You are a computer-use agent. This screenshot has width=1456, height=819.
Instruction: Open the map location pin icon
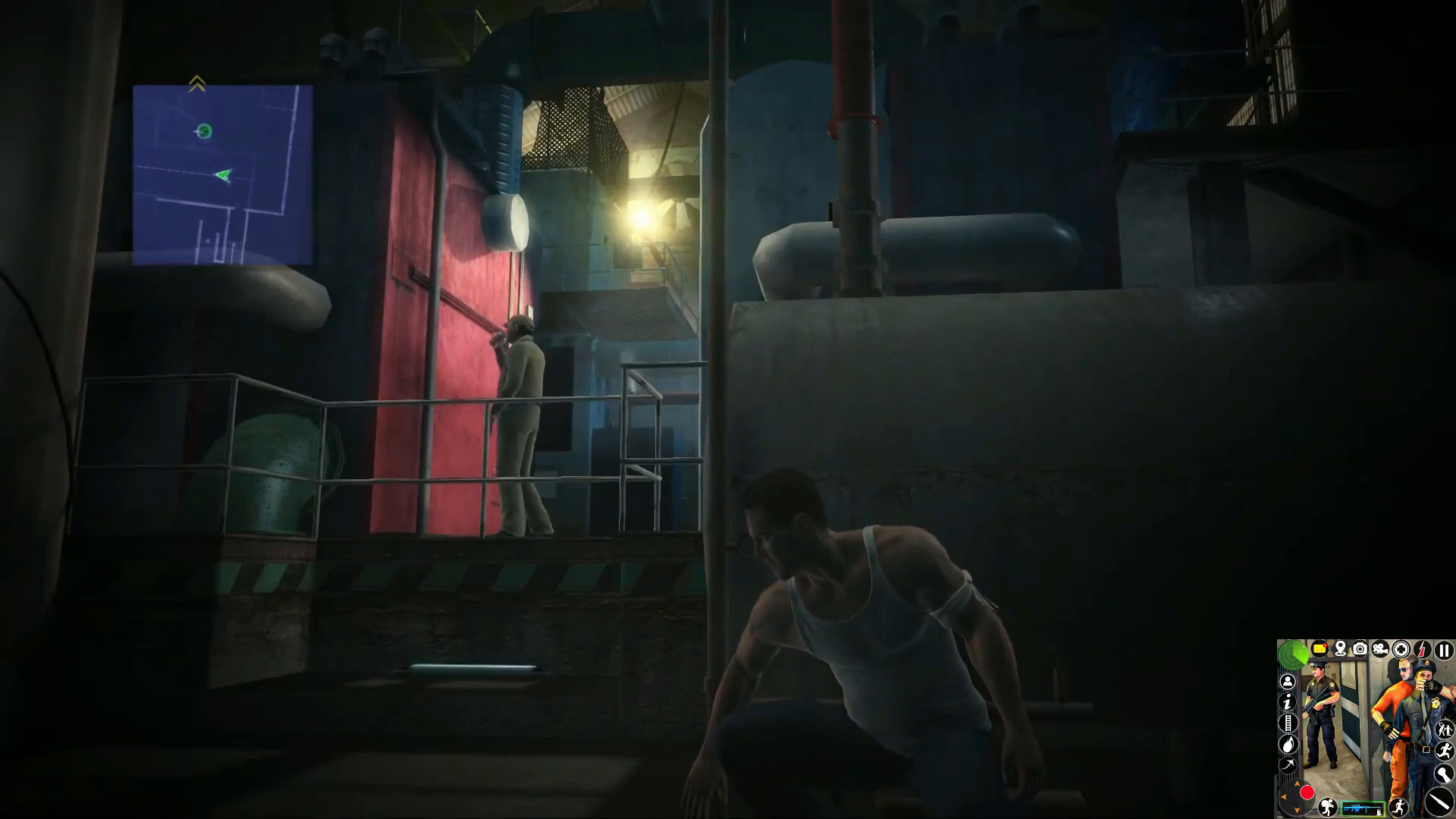(x=1340, y=649)
